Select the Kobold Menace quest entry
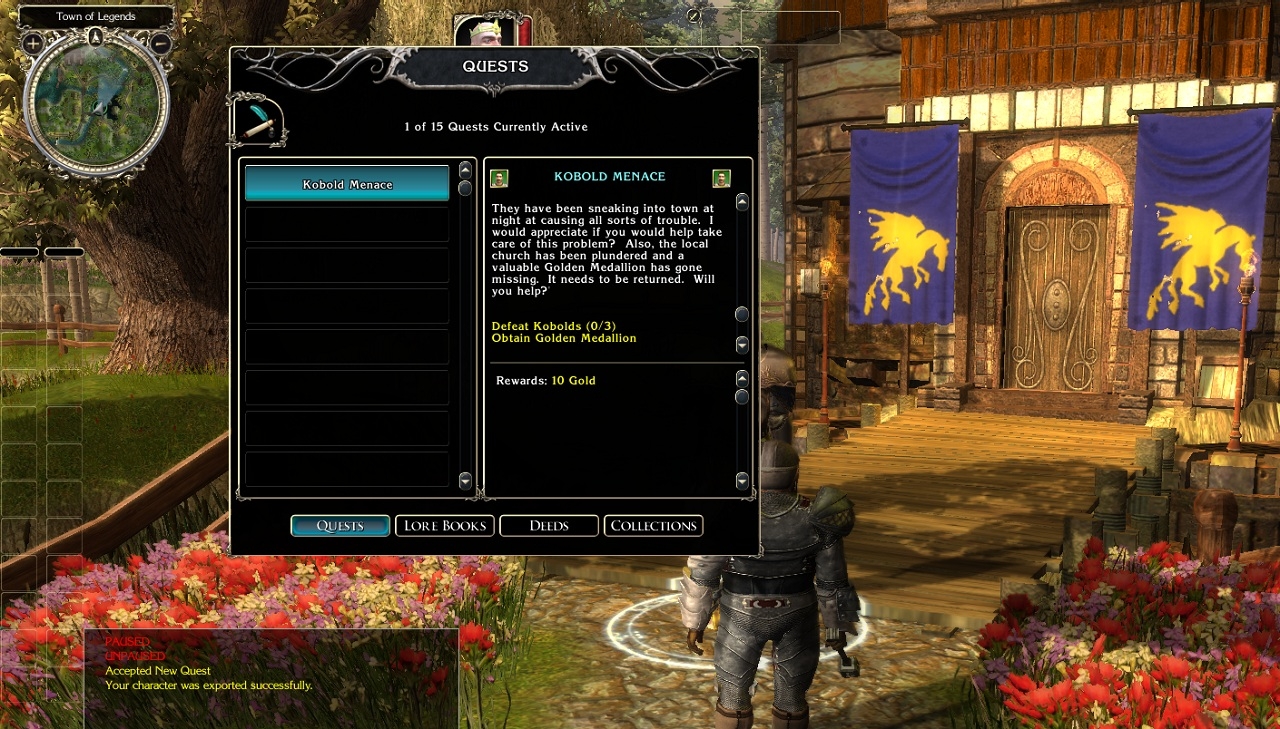The image size is (1280, 729). point(347,184)
